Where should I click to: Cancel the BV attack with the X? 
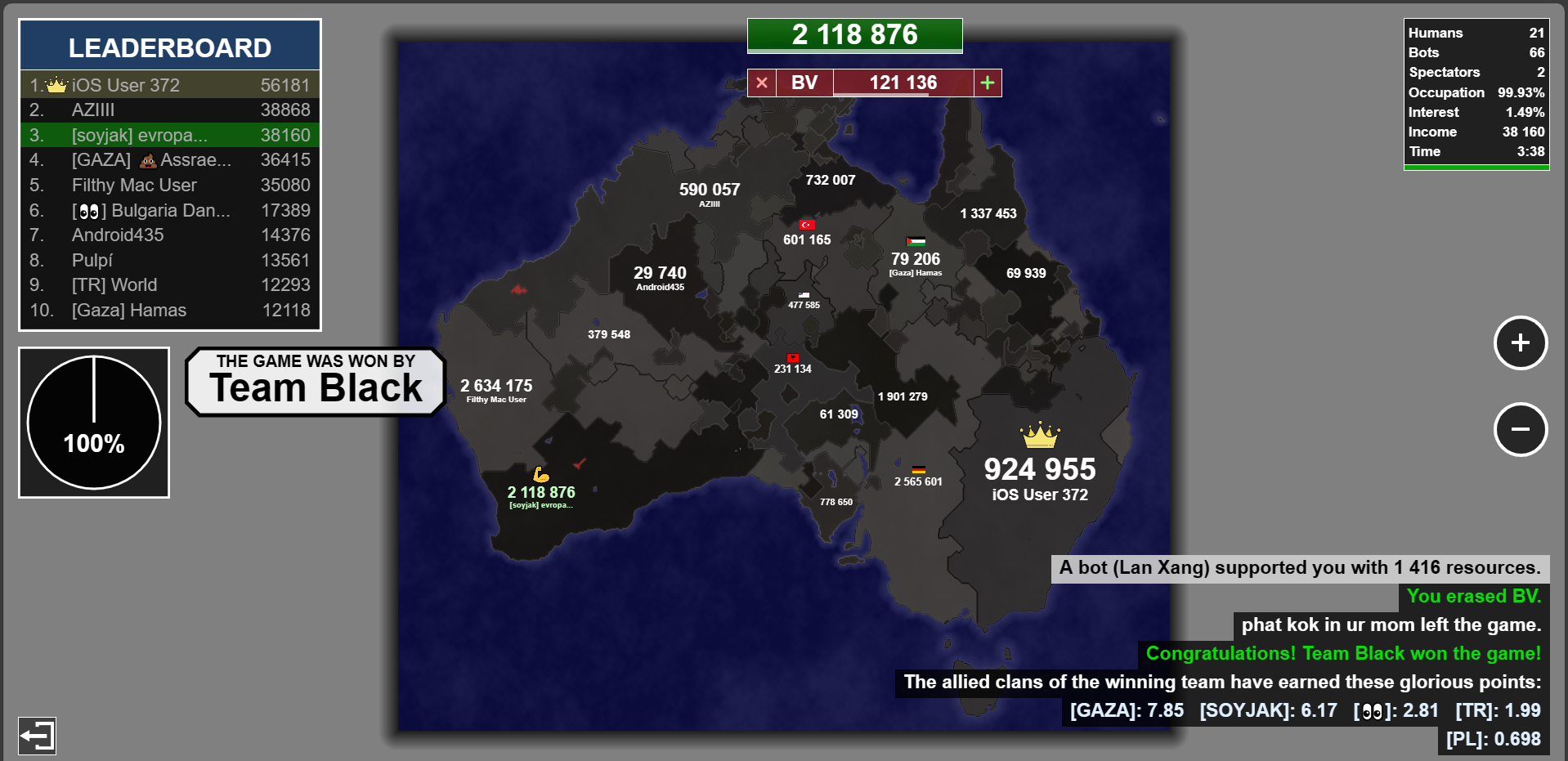pos(762,83)
